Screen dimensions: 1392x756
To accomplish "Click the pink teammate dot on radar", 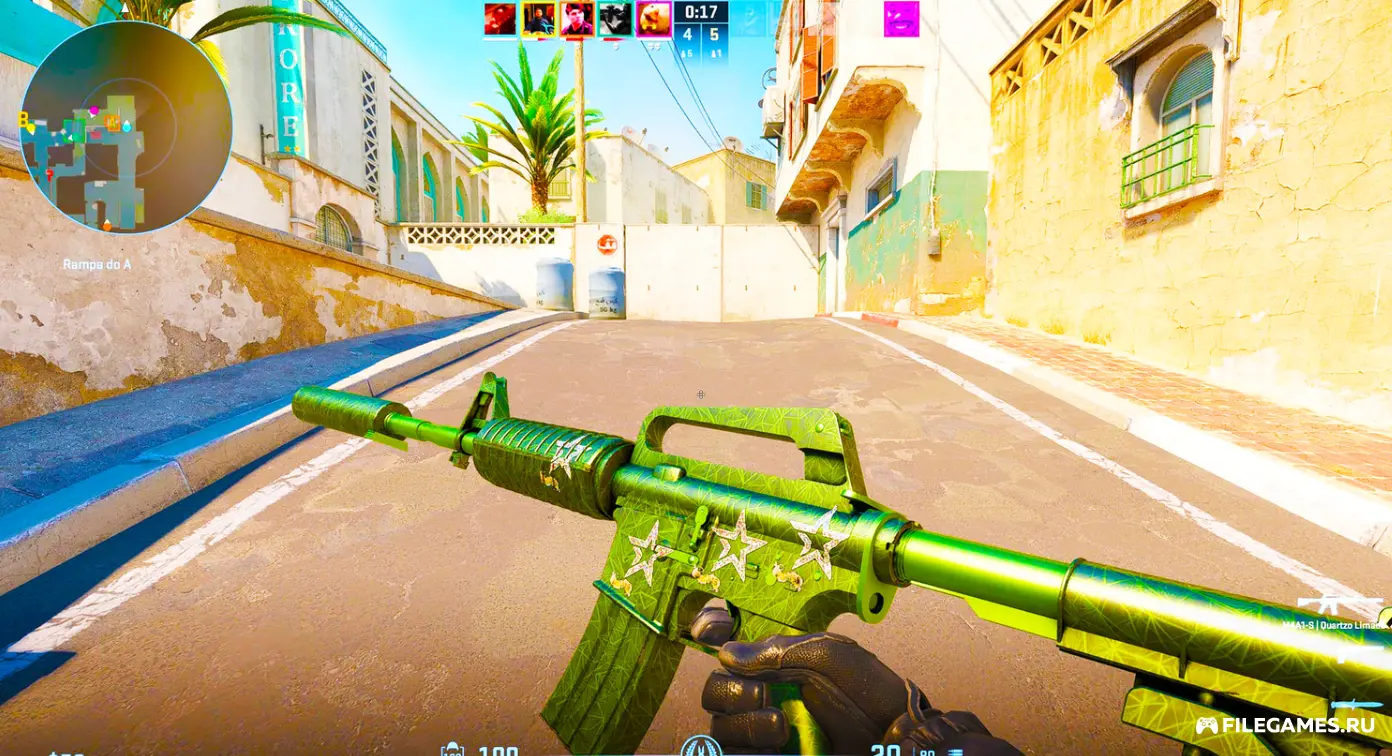I will (x=93, y=110).
